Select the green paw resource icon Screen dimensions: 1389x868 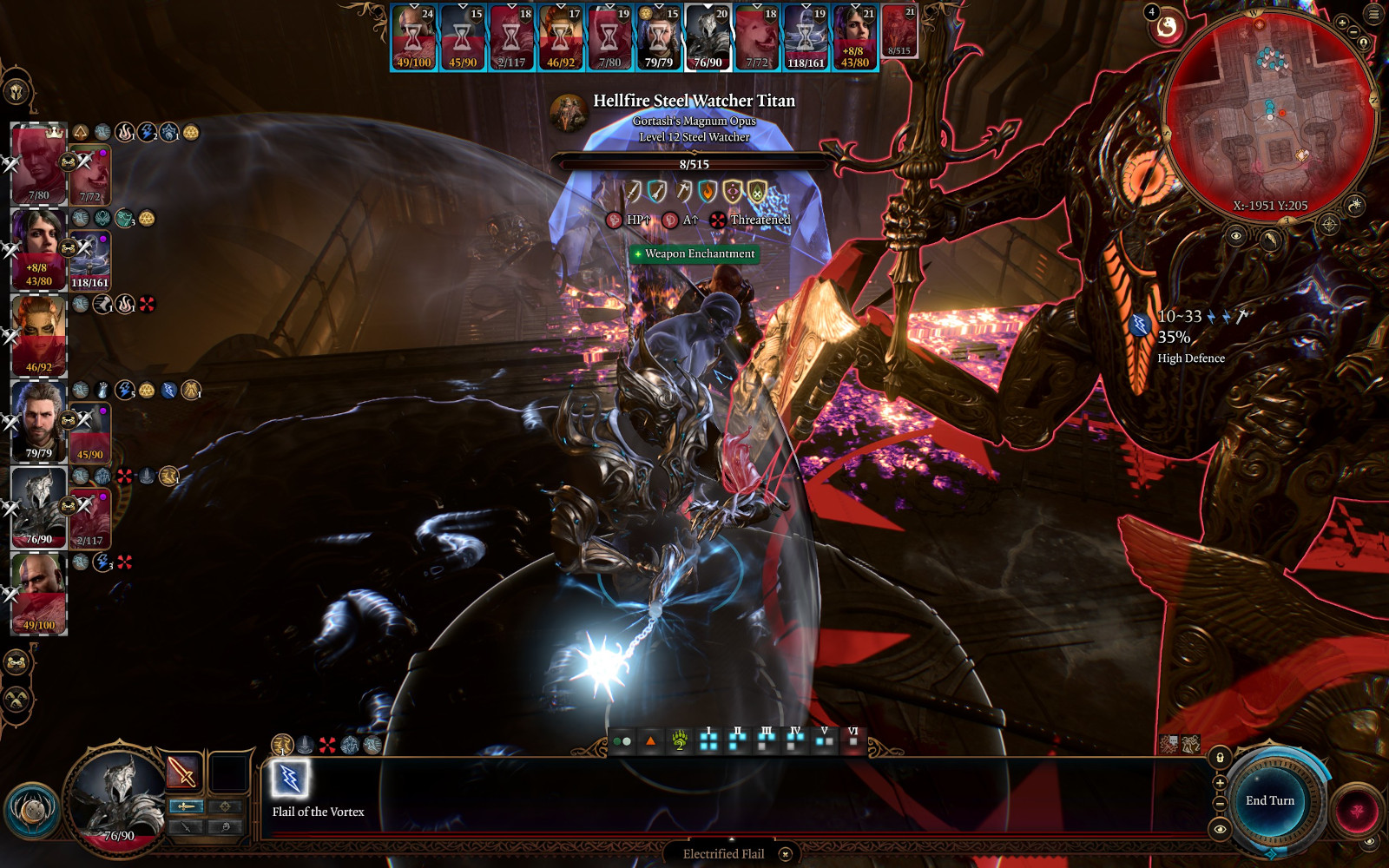(x=680, y=740)
